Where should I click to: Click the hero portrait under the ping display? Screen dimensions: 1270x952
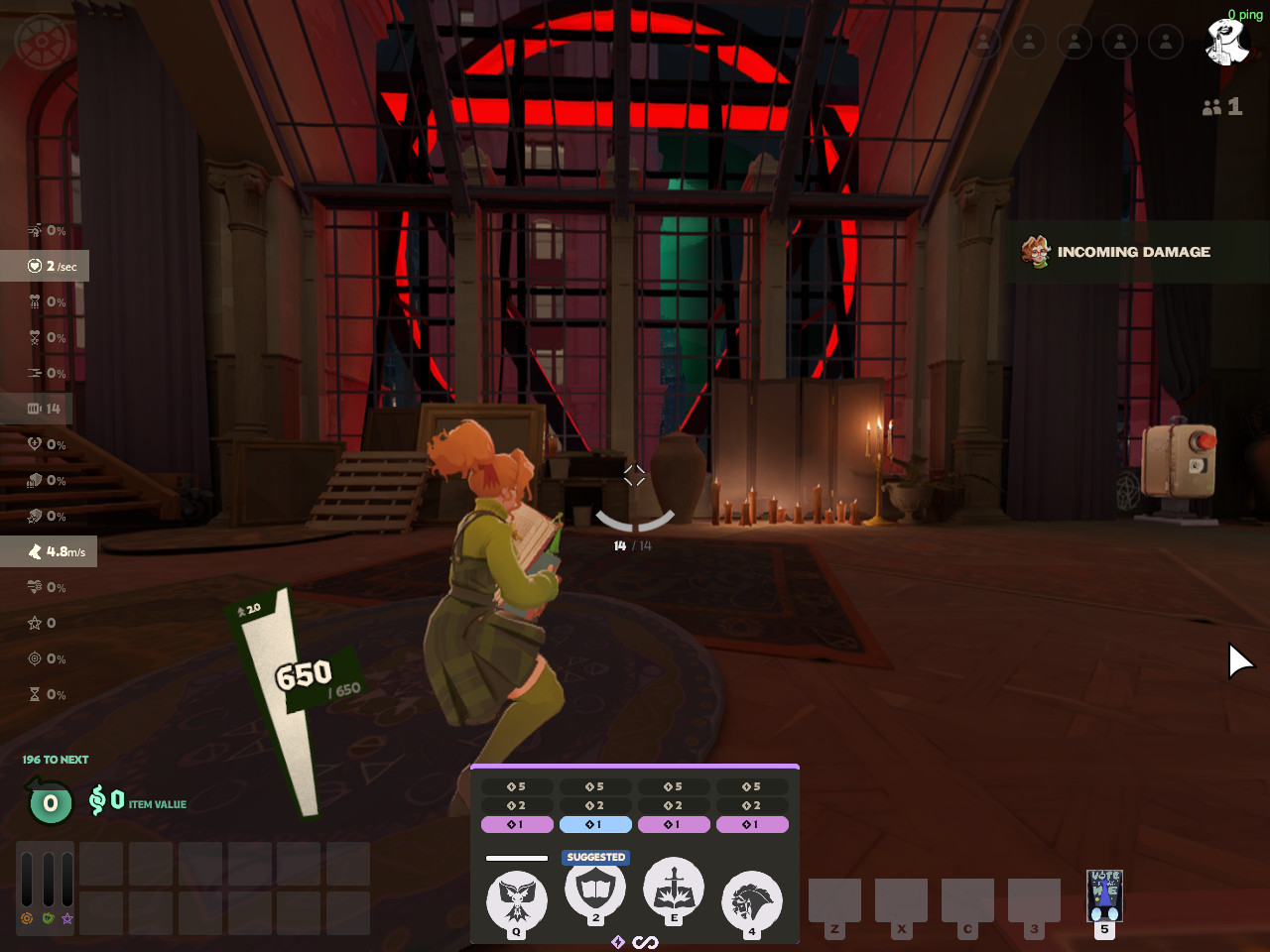click(1226, 44)
